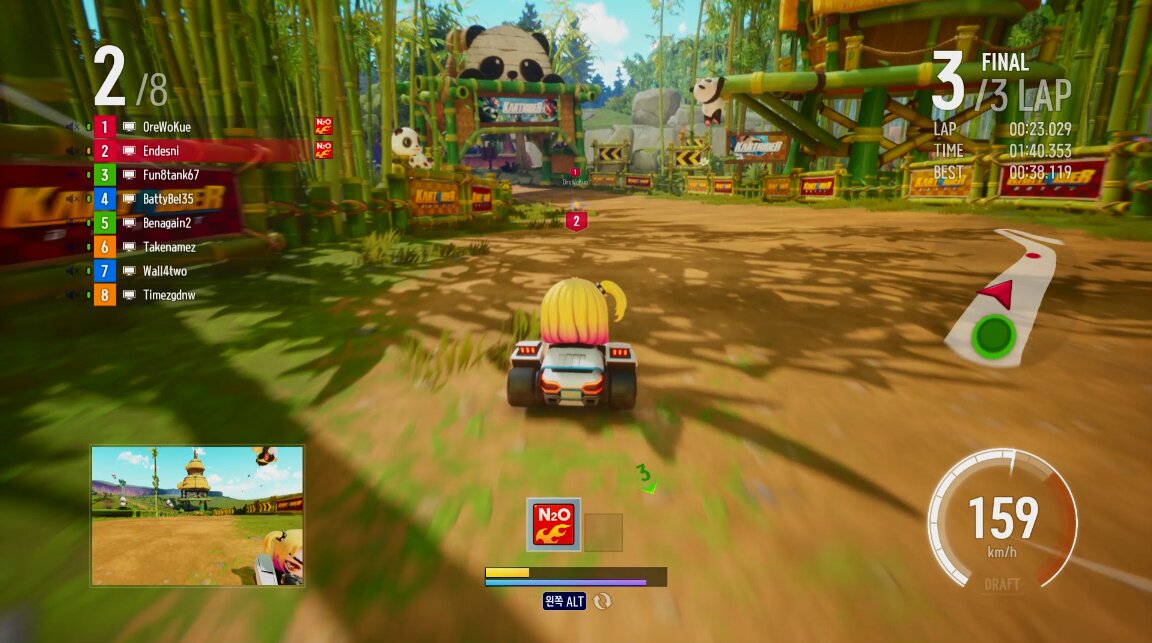Select BattyBel35 on the leaderboard
The image size is (1152, 643).
167,199
